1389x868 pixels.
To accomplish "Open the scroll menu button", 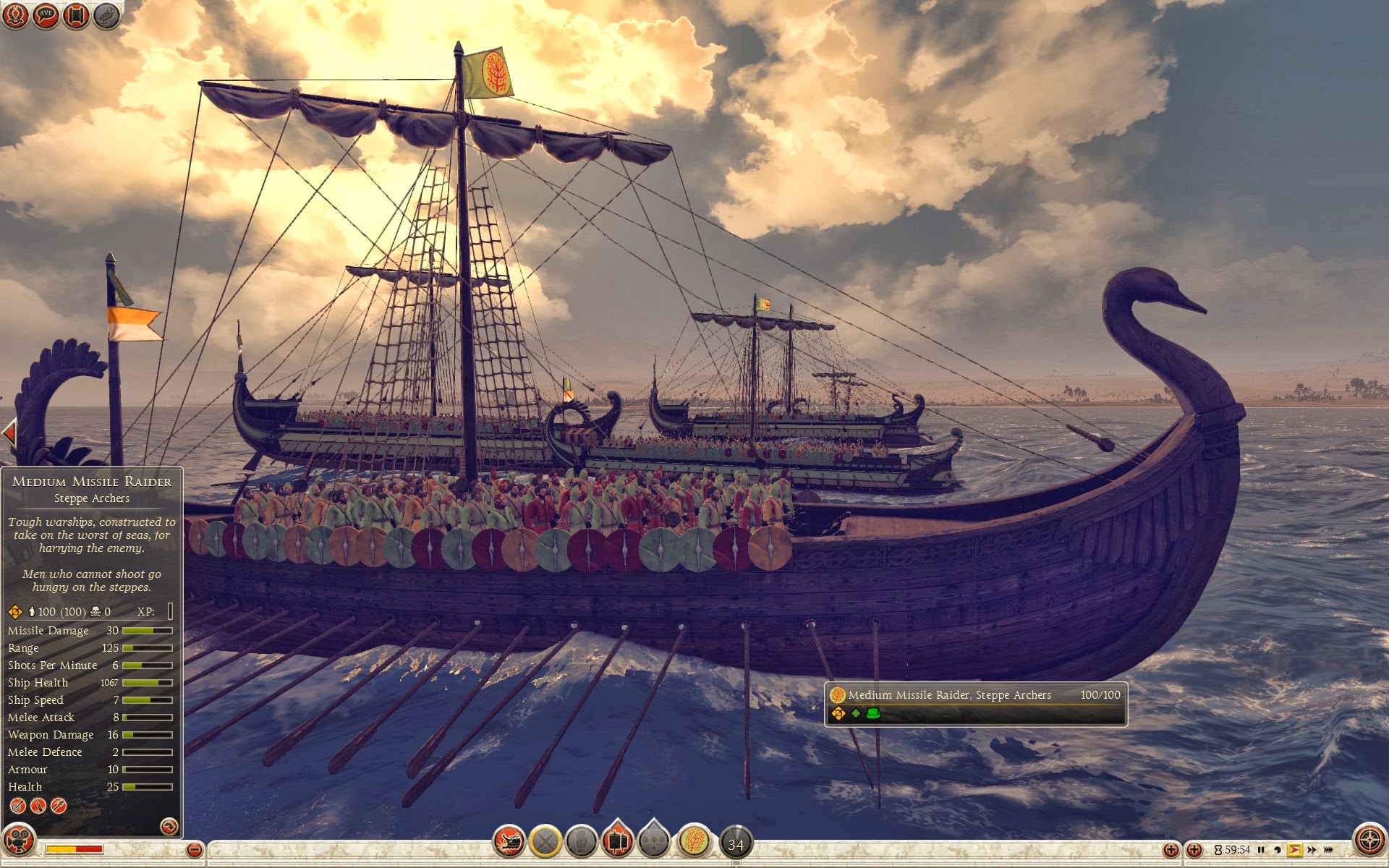I will (76, 15).
